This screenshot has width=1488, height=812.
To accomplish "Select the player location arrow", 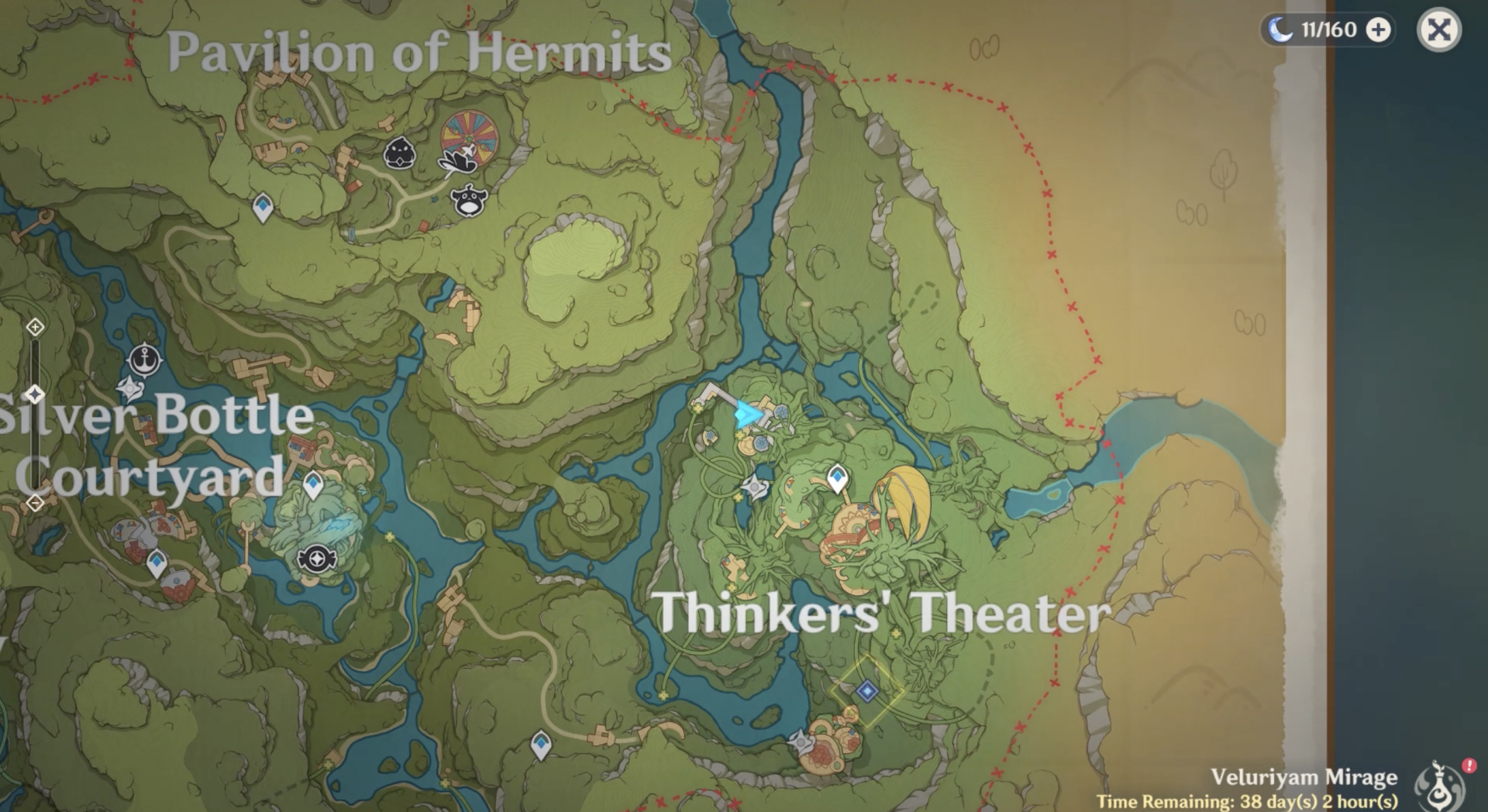I will pyautogui.click(x=747, y=415).
